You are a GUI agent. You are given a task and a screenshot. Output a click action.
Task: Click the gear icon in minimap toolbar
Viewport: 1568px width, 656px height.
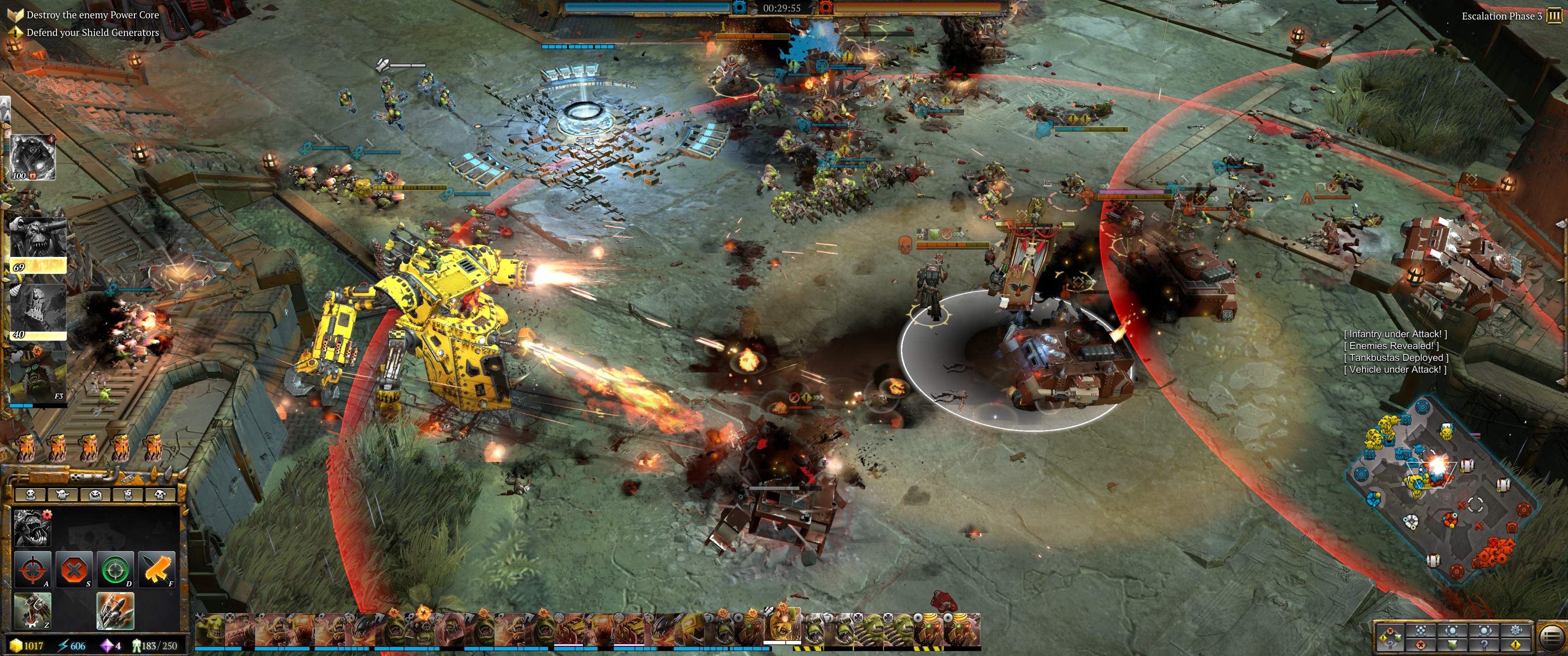1516,630
